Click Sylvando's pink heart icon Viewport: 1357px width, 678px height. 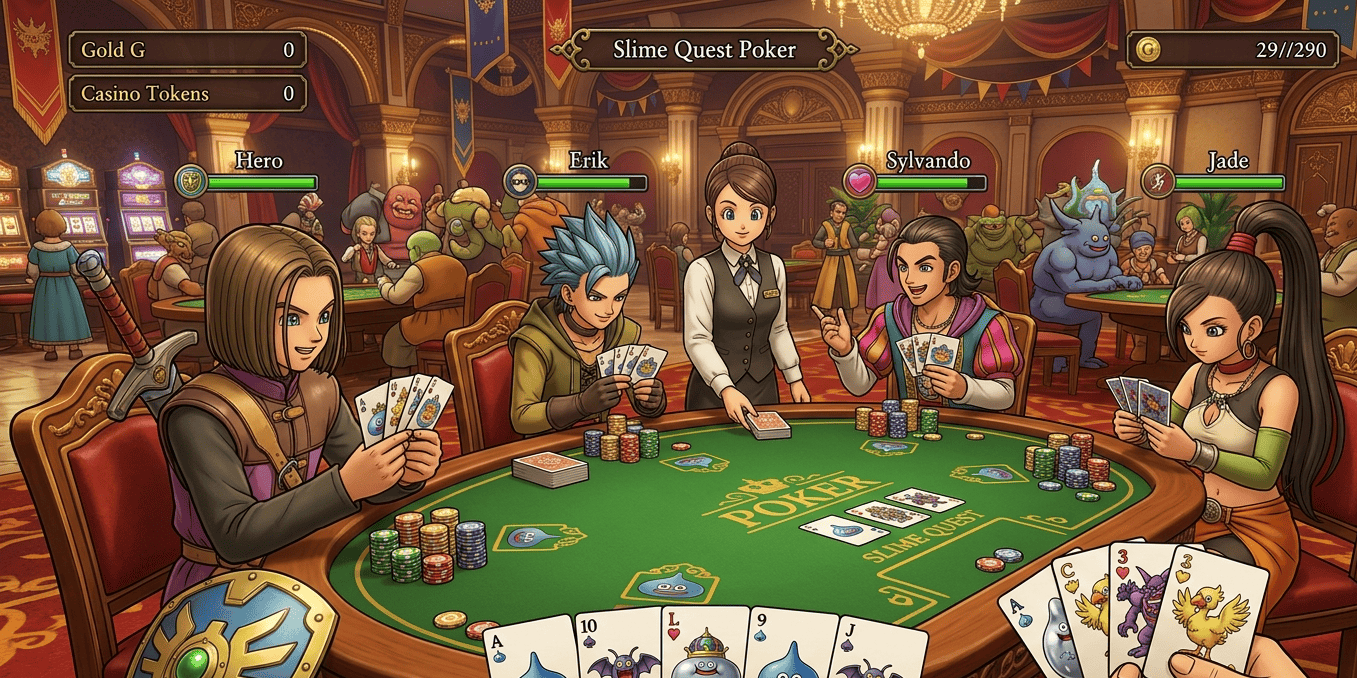tap(859, 181)
